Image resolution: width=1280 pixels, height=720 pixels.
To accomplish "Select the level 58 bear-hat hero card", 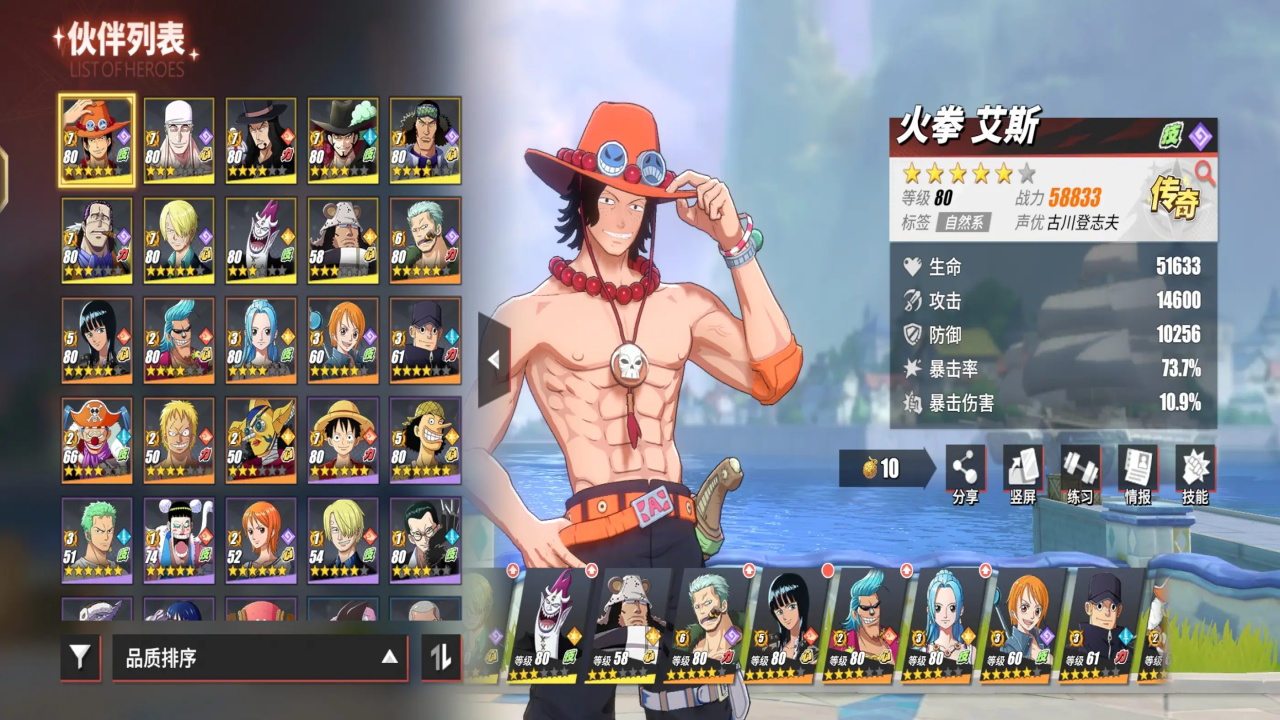I will [343, 240].
